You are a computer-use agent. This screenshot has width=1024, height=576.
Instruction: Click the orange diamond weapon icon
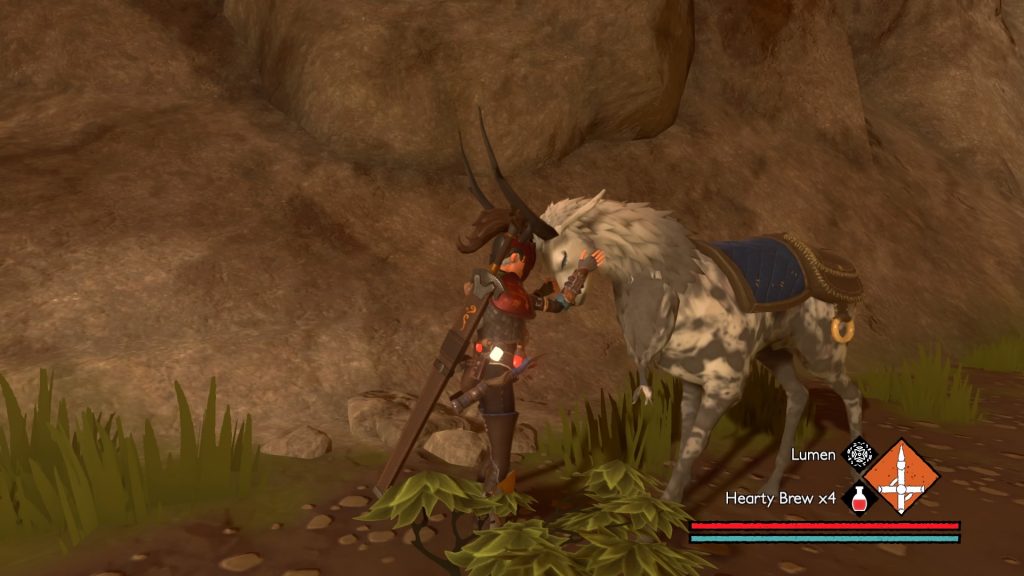(902, 476)
